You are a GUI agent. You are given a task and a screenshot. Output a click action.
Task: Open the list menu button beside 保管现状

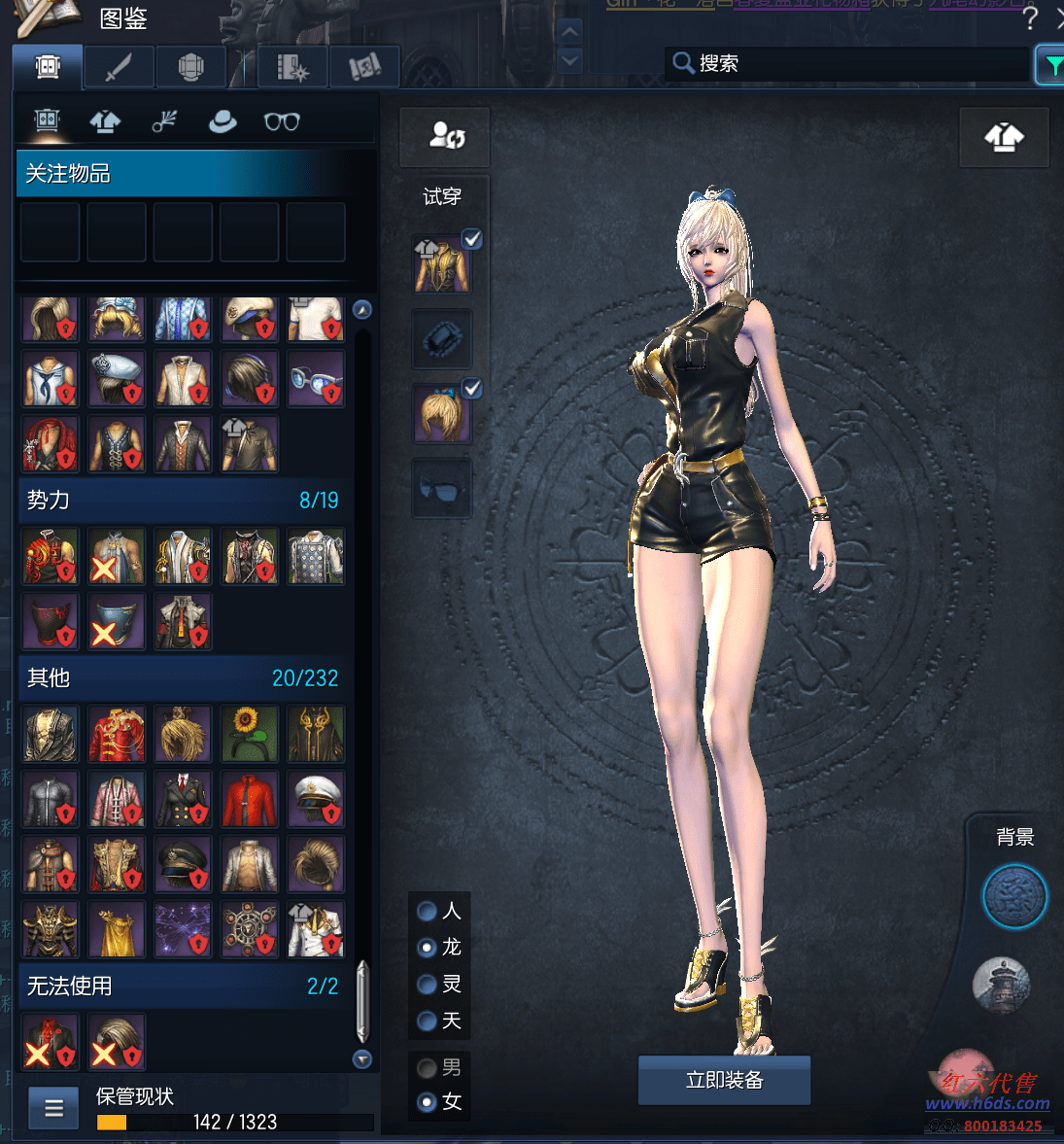[x=54, y=1108]
